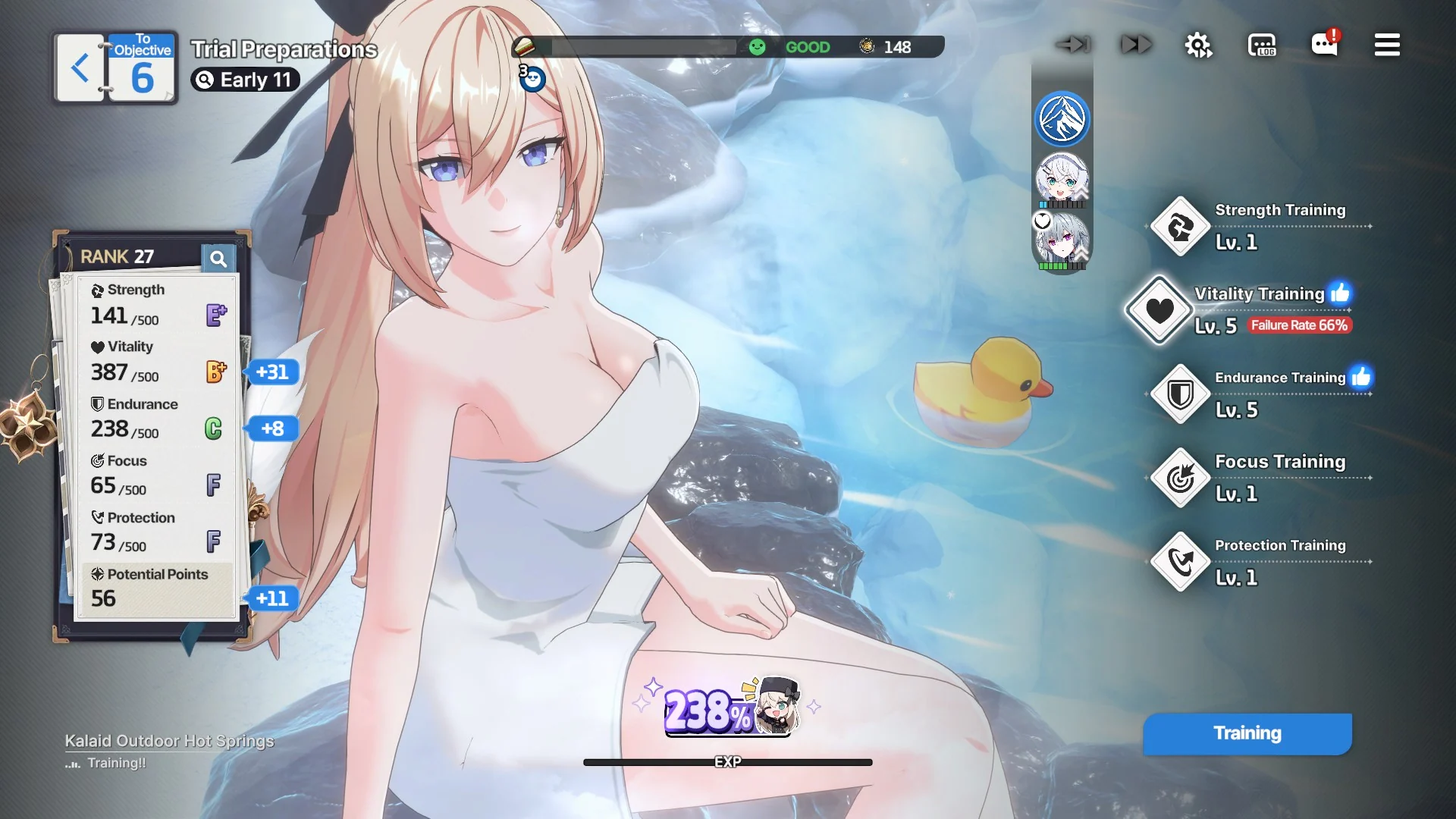The width and height of the screenshot is (1456, 819).
Task: Confirm with the blue Training button
Action: click(x=1247, y=733)
